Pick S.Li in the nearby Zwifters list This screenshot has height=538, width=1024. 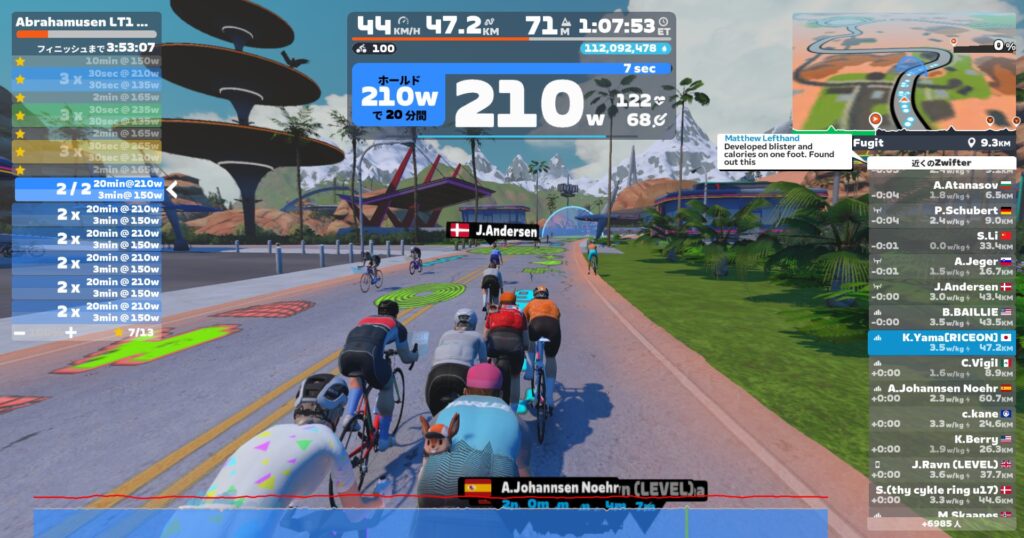tap(941, 240)
